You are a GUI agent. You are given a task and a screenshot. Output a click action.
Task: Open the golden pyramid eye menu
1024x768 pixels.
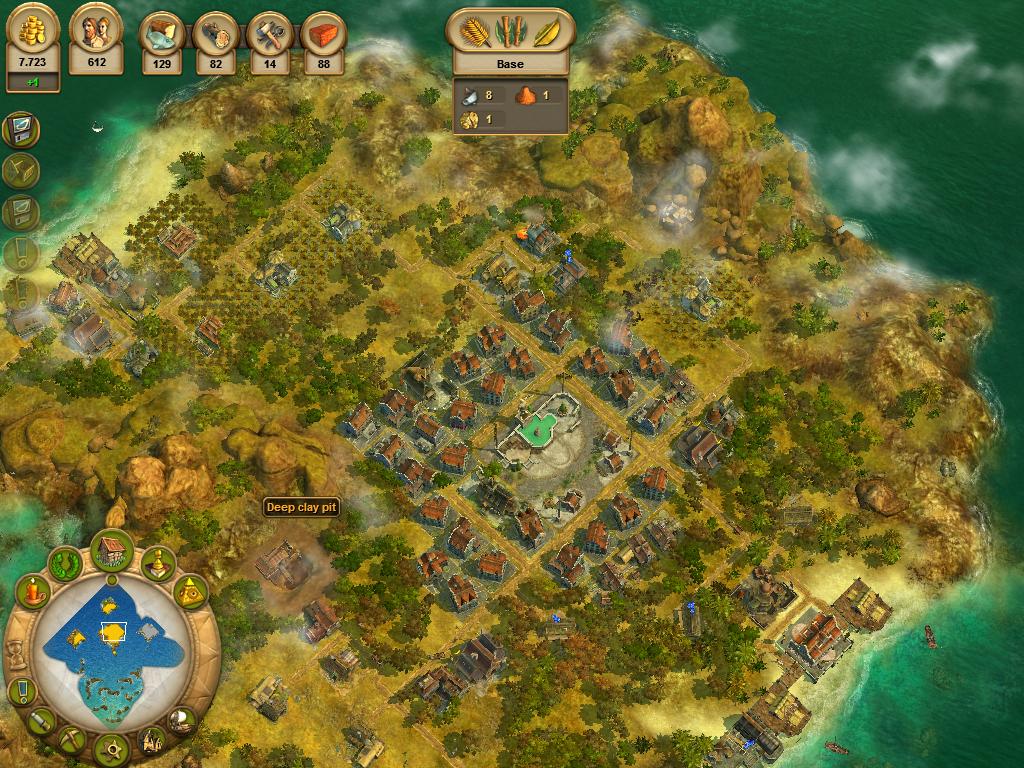click(x=191, y=594)
